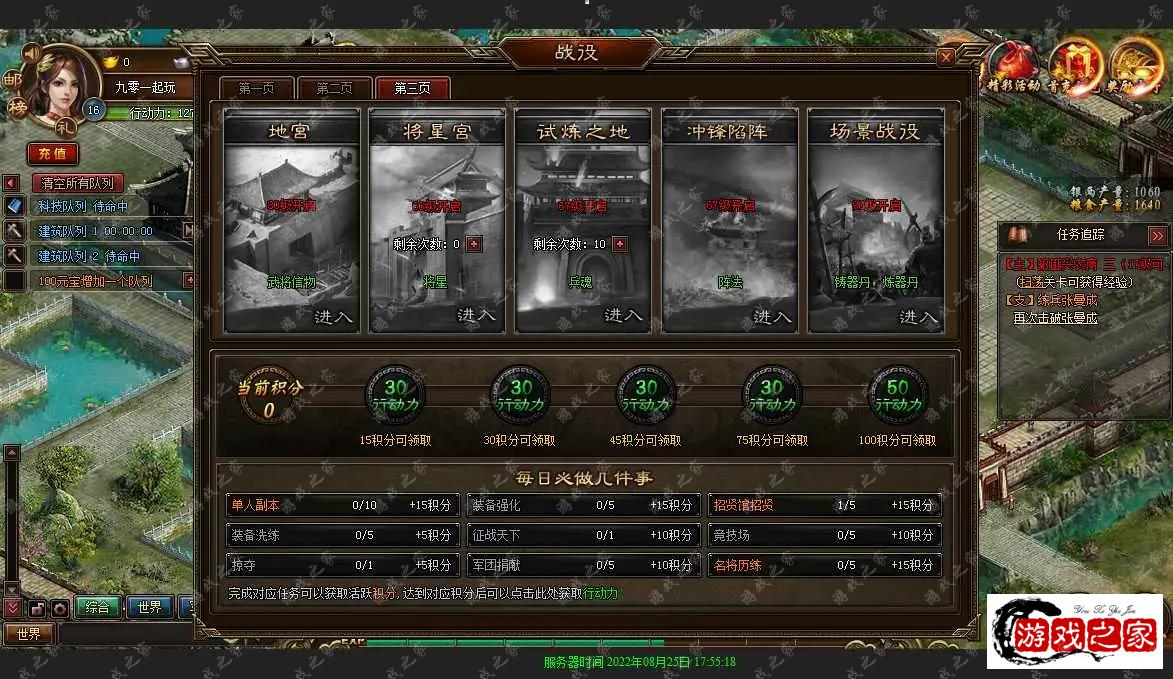This screenshot has height=679, width=1173.
Task: Enter the 地宫 dungeon
Action: tap(333, 316)
